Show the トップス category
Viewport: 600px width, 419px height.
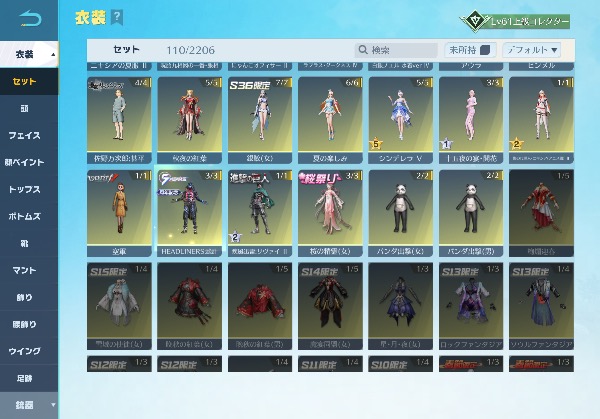(x=29, y=188)
